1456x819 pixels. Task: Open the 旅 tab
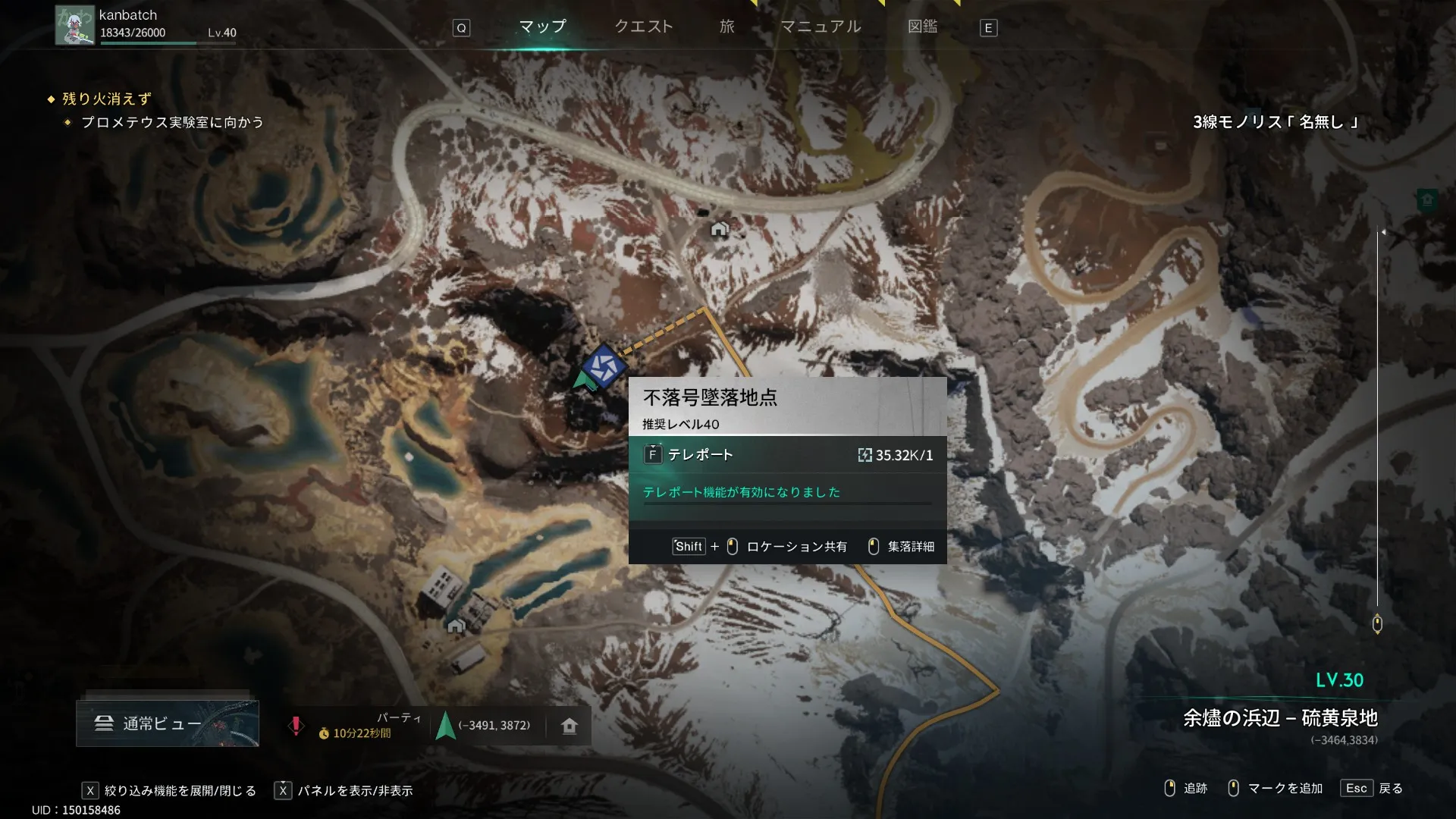pos(726,27)
